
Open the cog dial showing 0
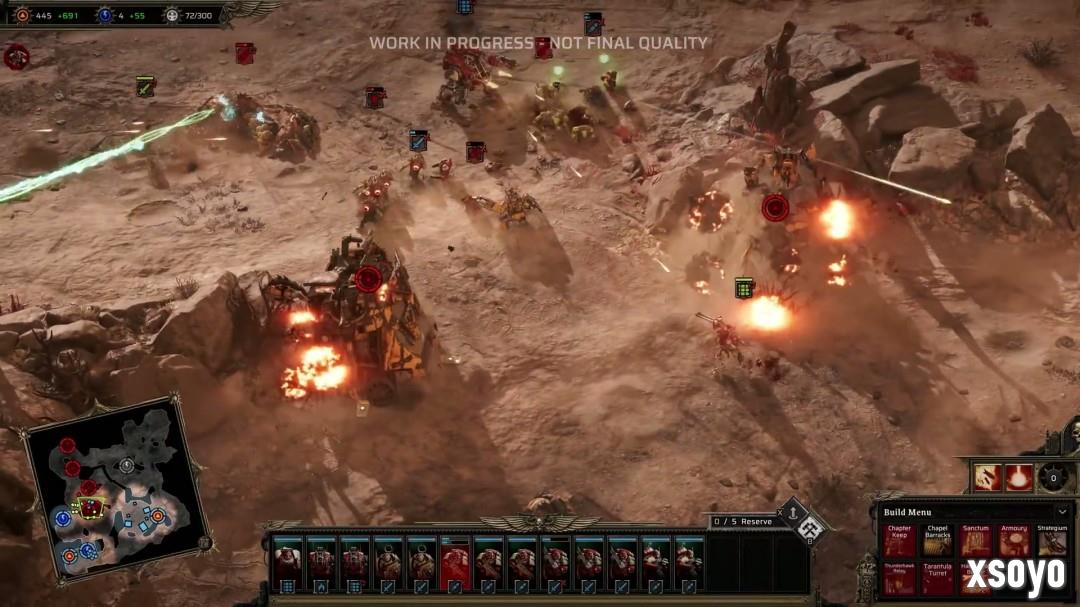coord(1053,477)
